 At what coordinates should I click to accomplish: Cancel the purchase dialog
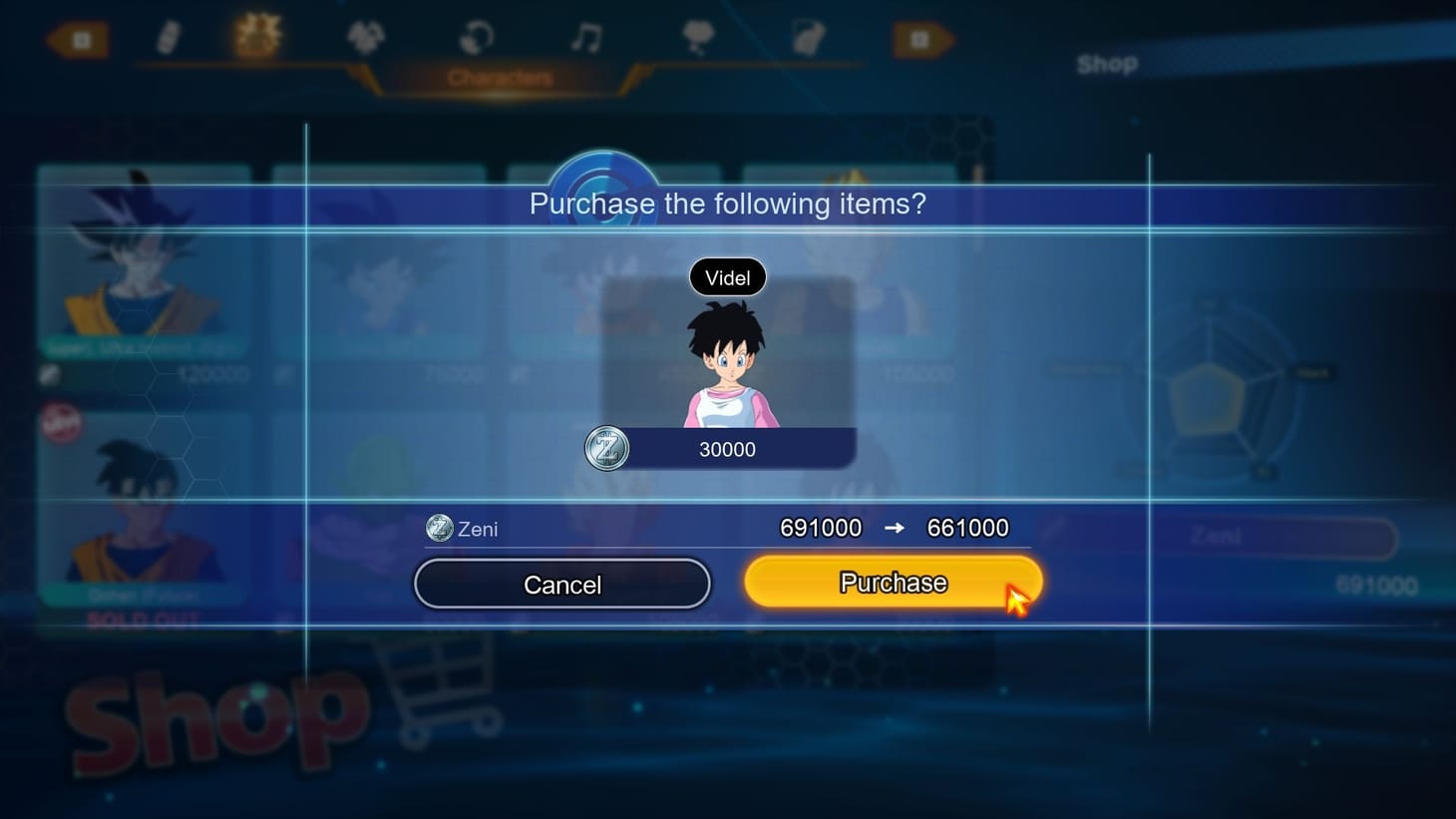561,584
